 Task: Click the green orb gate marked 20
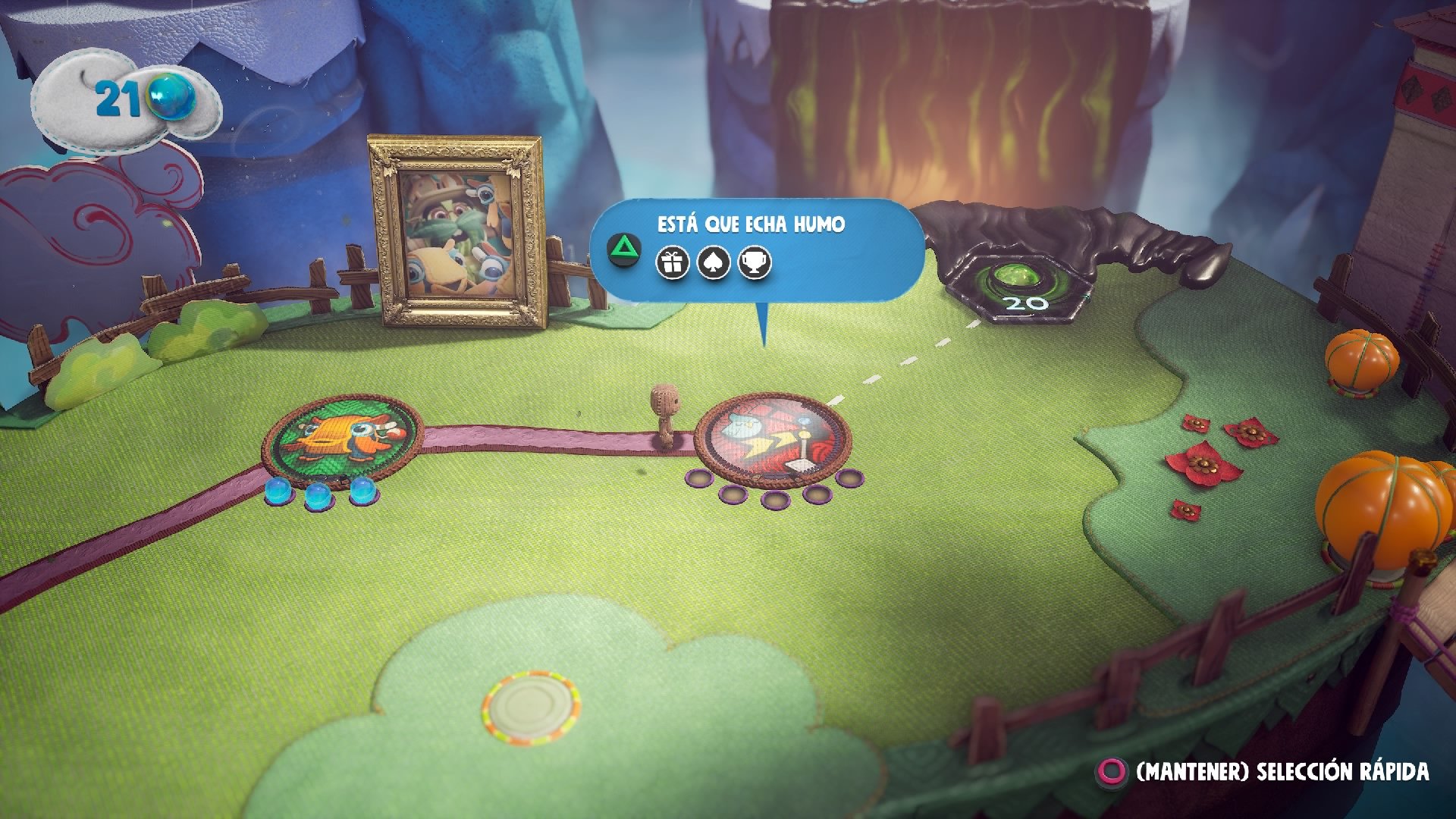pyautogui.click(x=1021, y=280)
